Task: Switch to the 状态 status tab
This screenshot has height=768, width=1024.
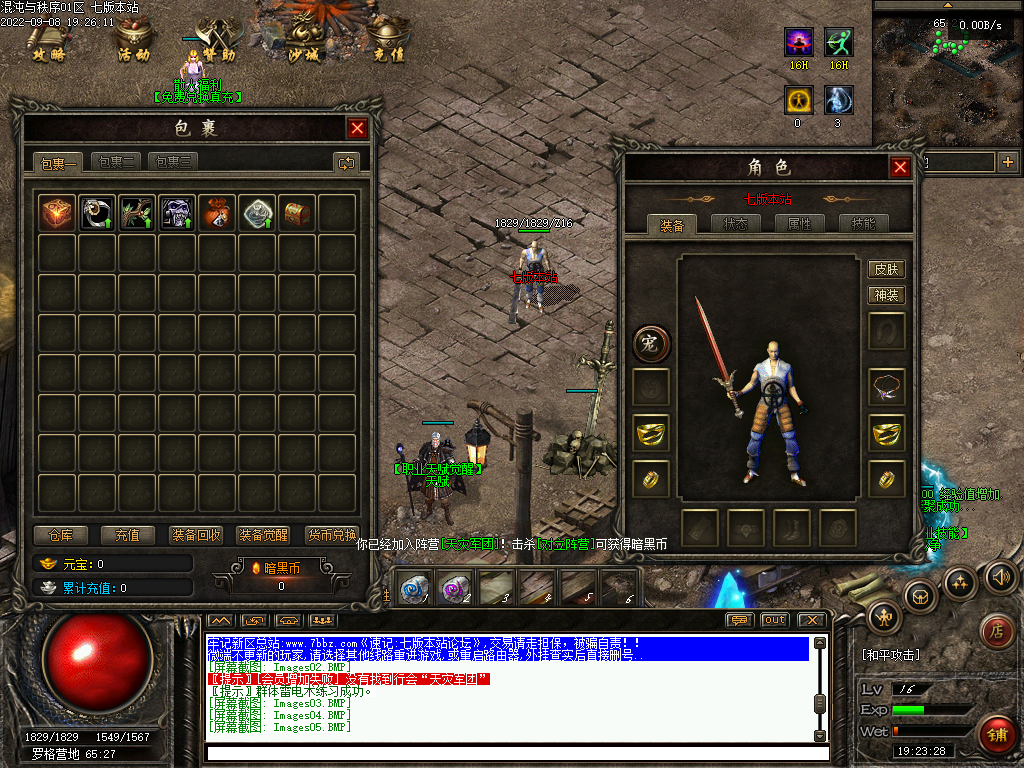Action: 735,224
